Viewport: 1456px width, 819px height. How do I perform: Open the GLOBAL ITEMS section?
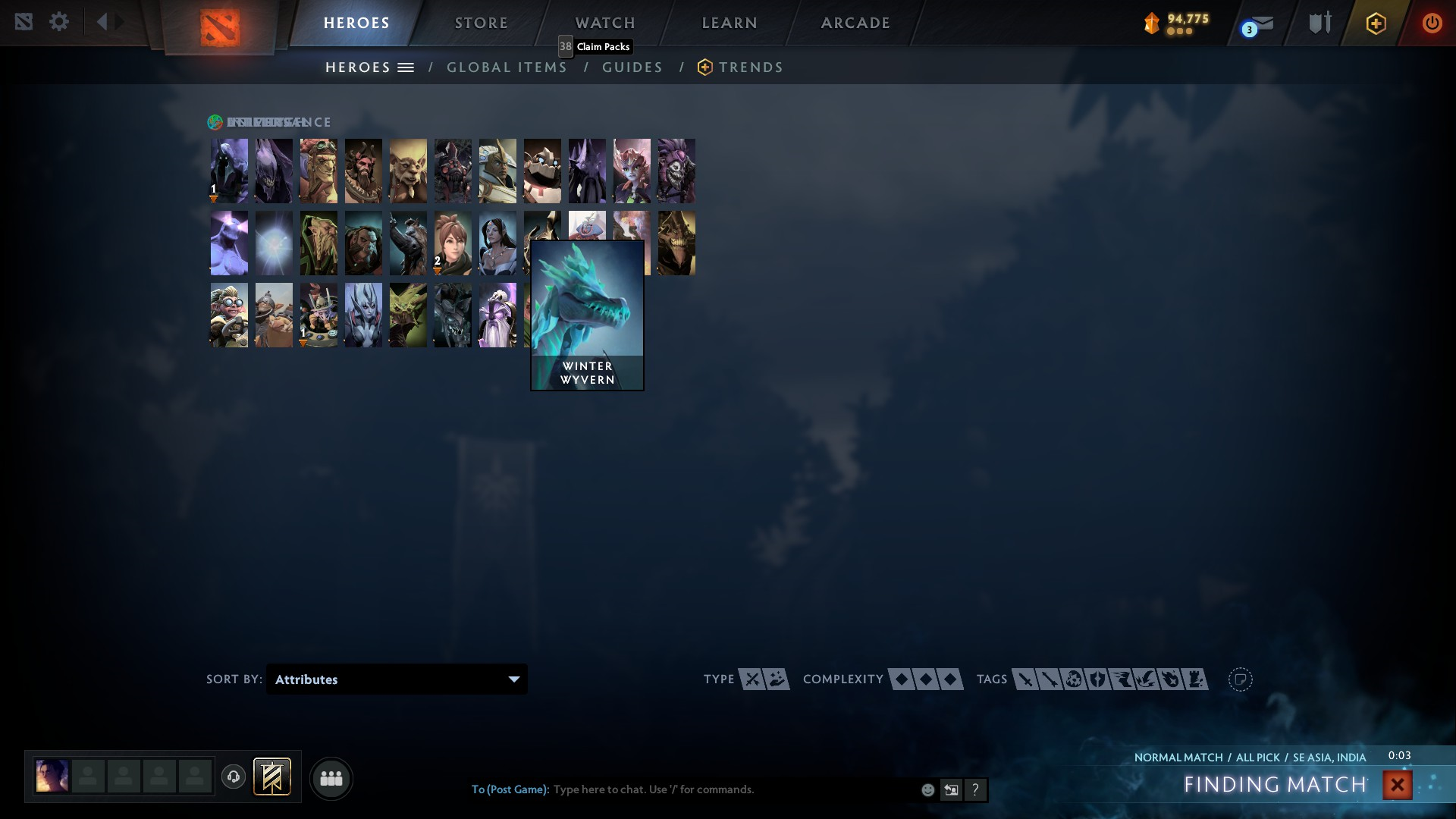pyautogui.click(x=507, y=67)
